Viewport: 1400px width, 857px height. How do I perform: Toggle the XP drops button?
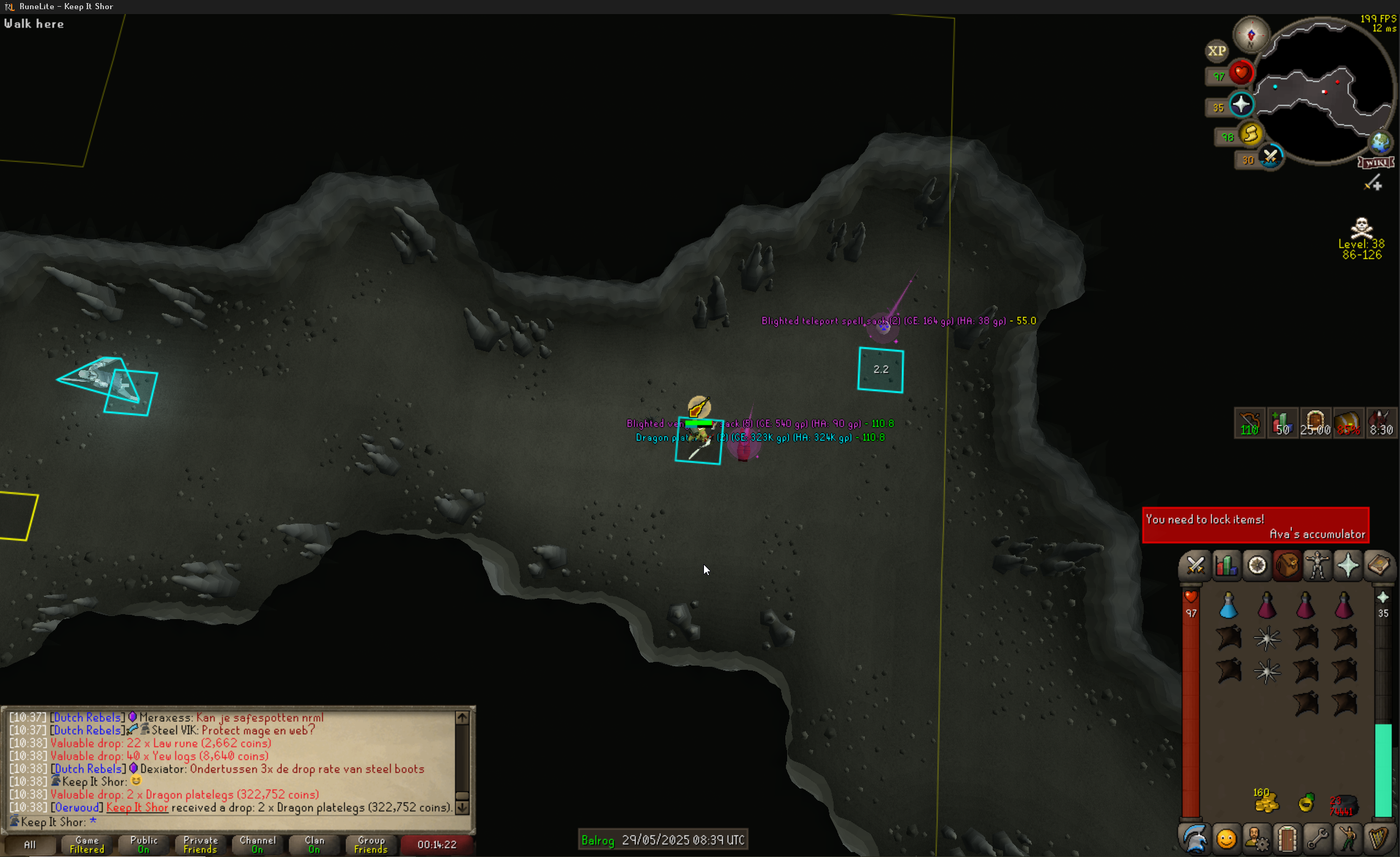[1217, 51]
